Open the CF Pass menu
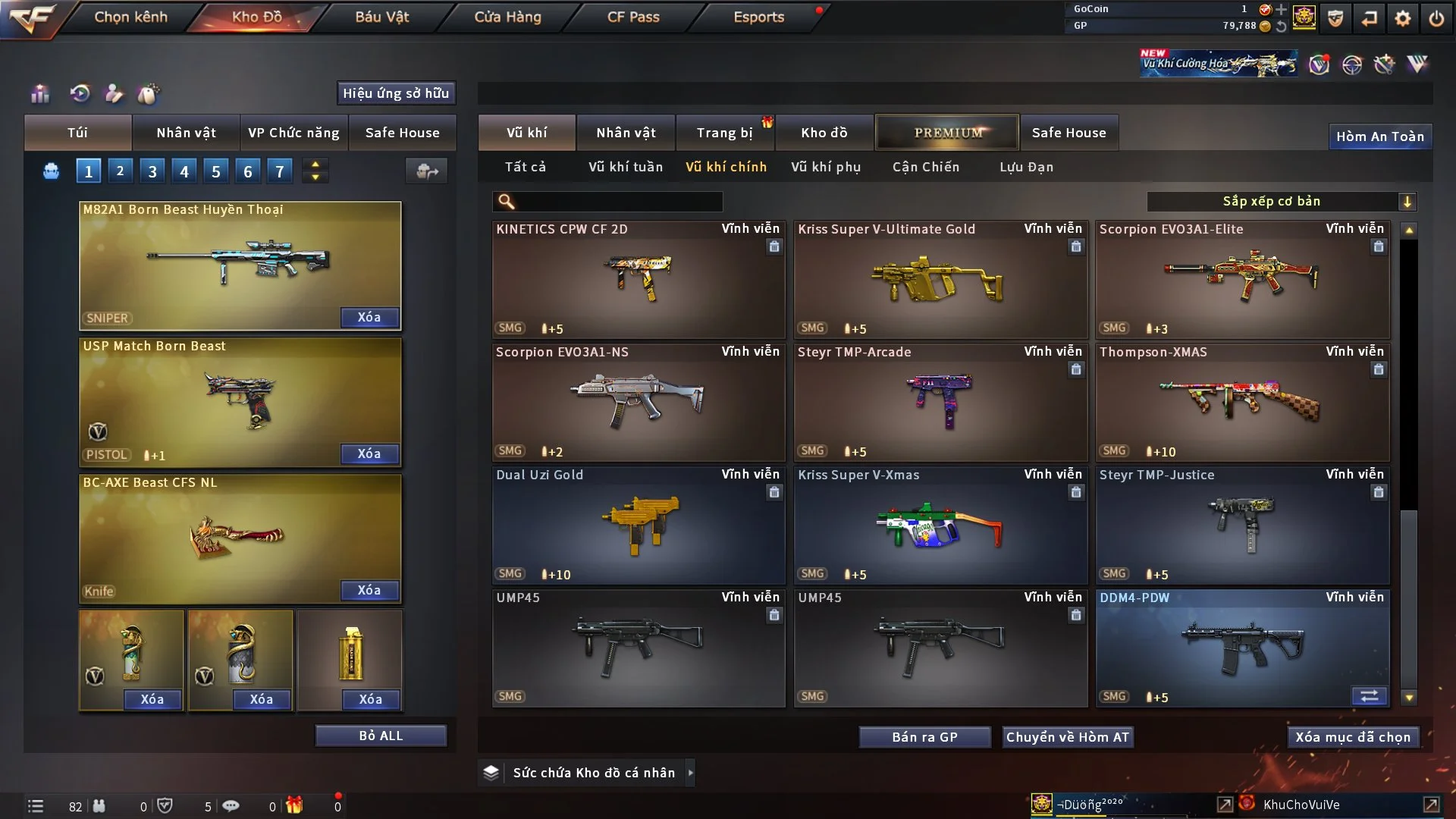The image size is (1456, 819). (633, 17)
